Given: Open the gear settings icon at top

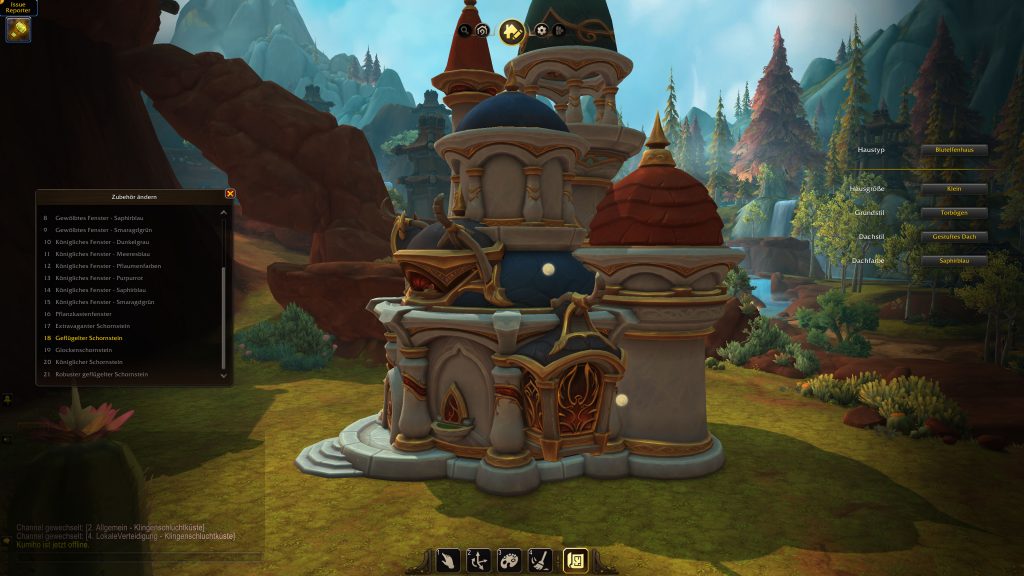Looking at the screenshot, I should pos(541,30).
